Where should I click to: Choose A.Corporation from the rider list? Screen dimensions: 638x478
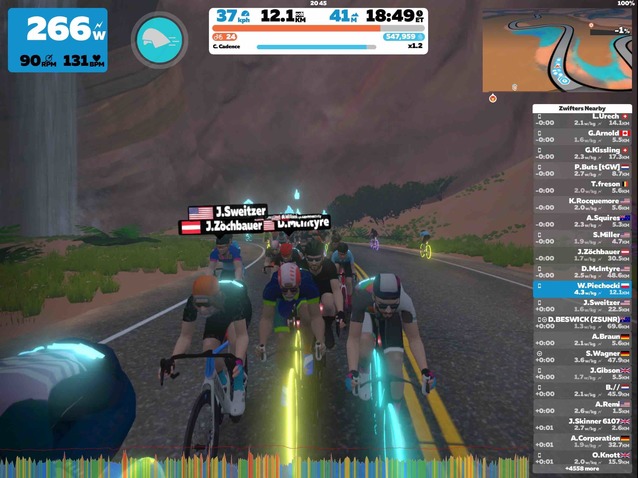585,441
